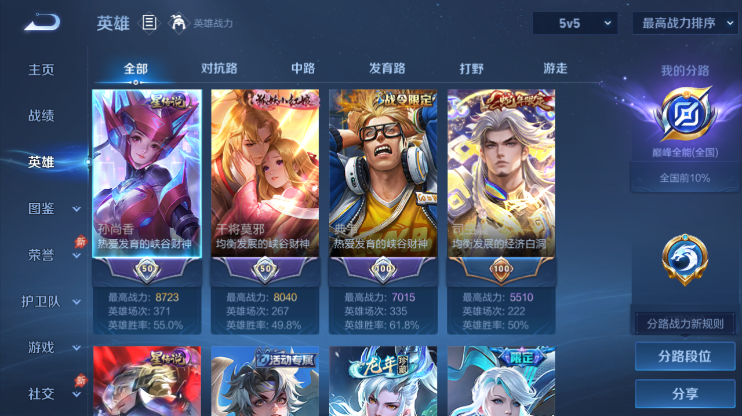The height and width of the screenshot is (416, 742).
Task: Click the 分享 share button
Action: point(685,393)
